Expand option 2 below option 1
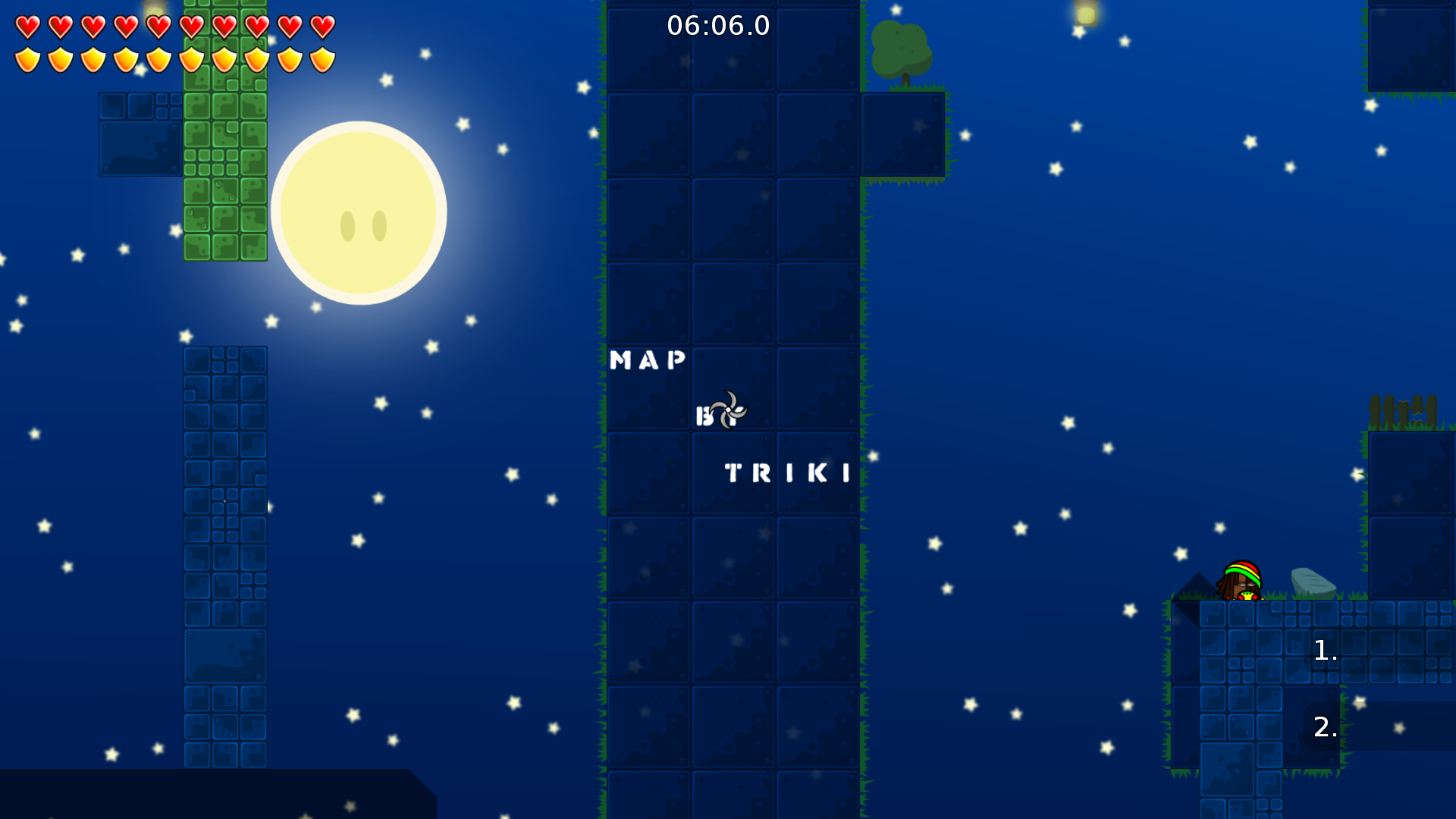The image size is (1456, 819). pos(1324,728)
